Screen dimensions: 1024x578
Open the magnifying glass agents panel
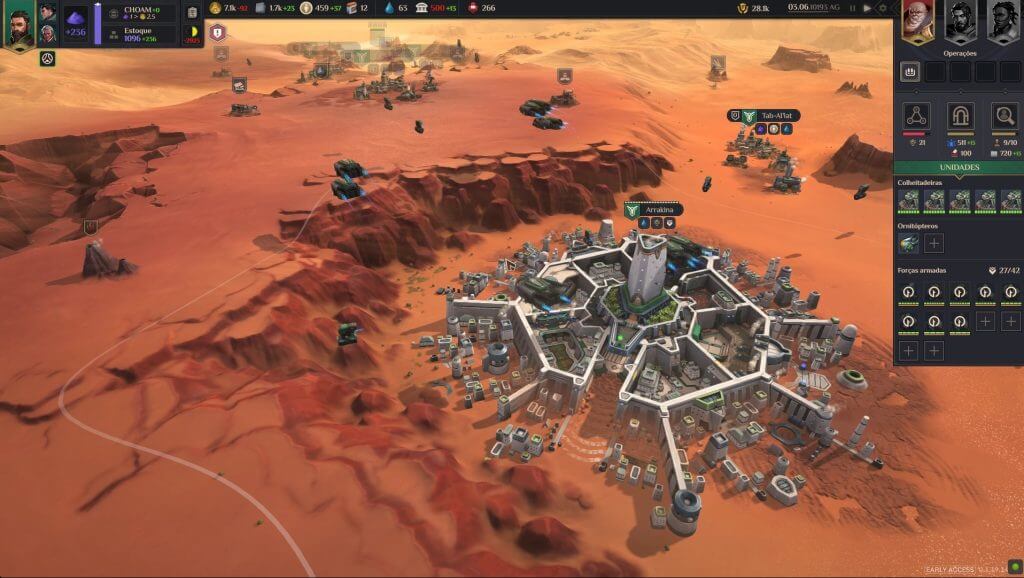[1004, 115]
